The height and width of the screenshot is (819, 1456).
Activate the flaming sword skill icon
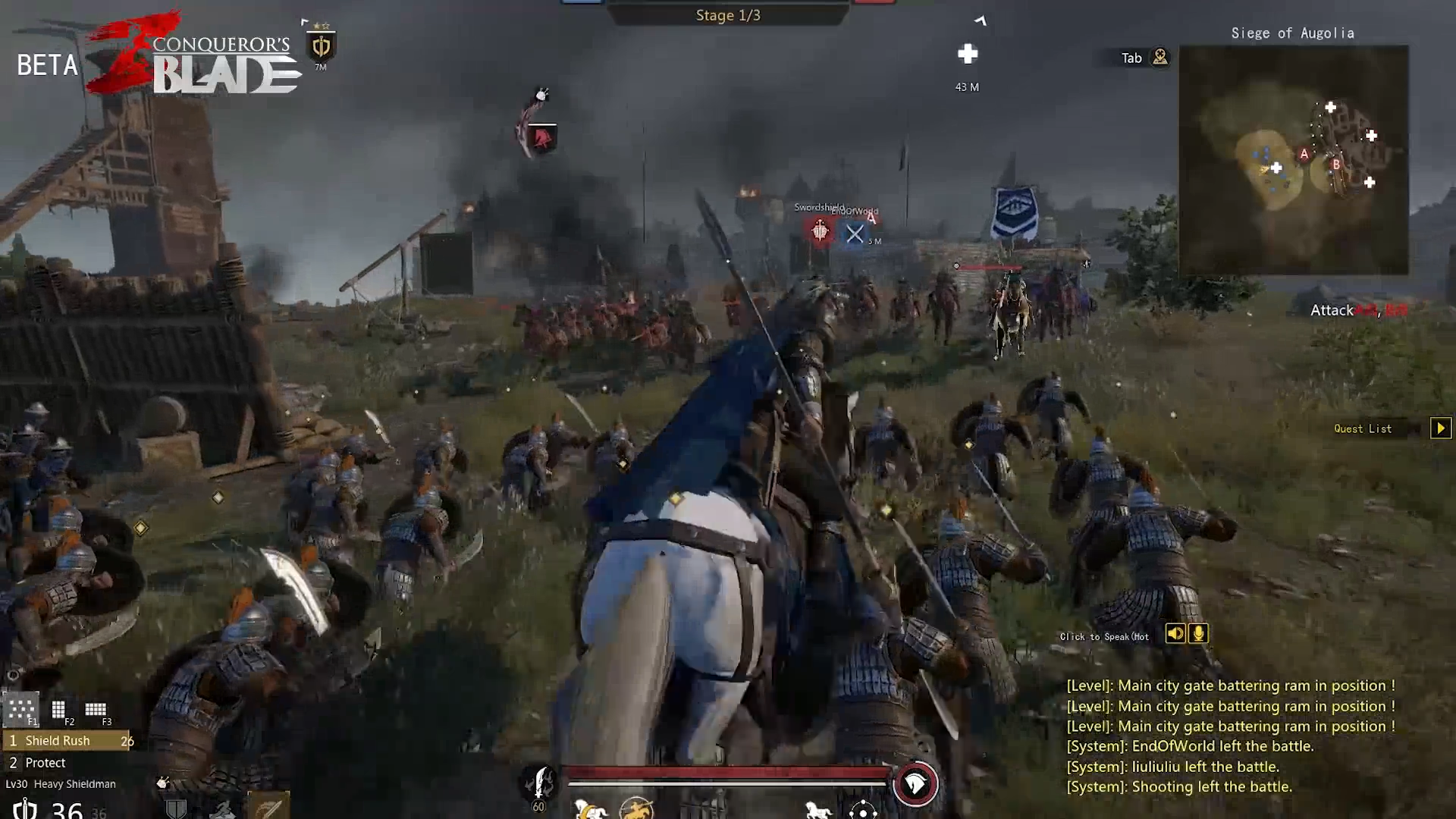pyautogui.click(x=540, y=783)
